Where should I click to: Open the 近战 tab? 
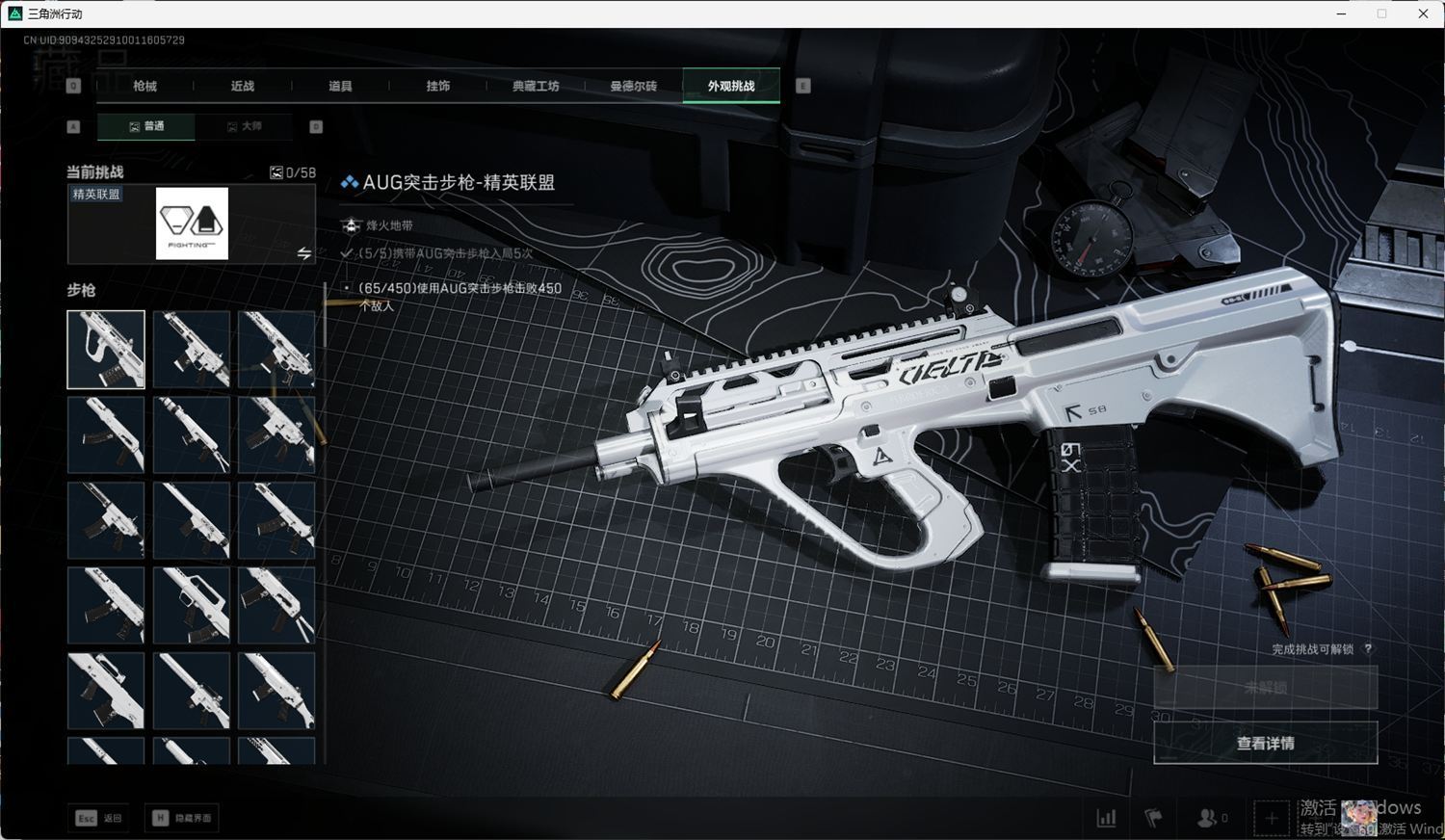[x=243, y=86]
